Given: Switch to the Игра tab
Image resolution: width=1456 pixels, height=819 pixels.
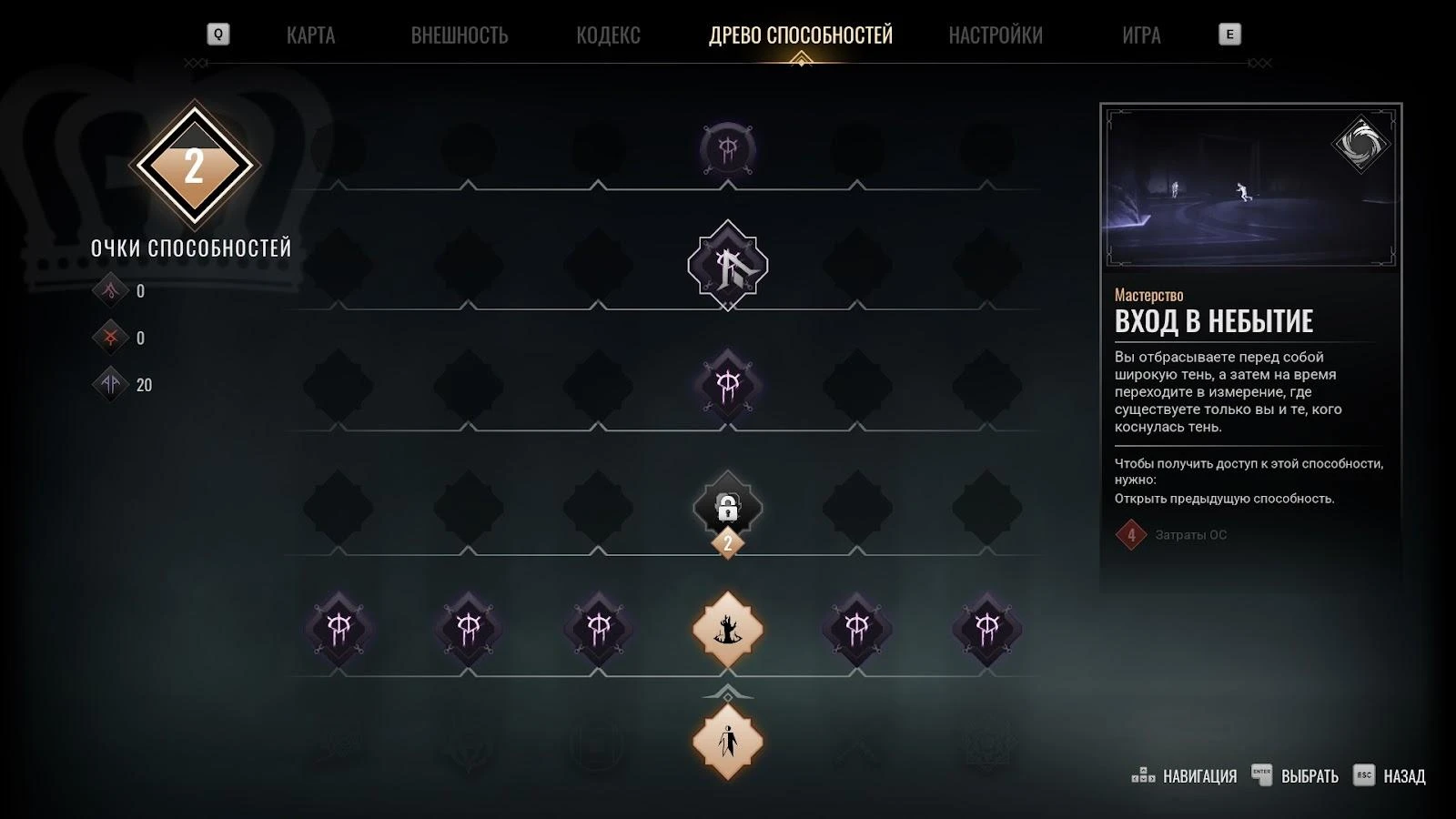Looking at the screenshot, I should tap(1140, 35).
